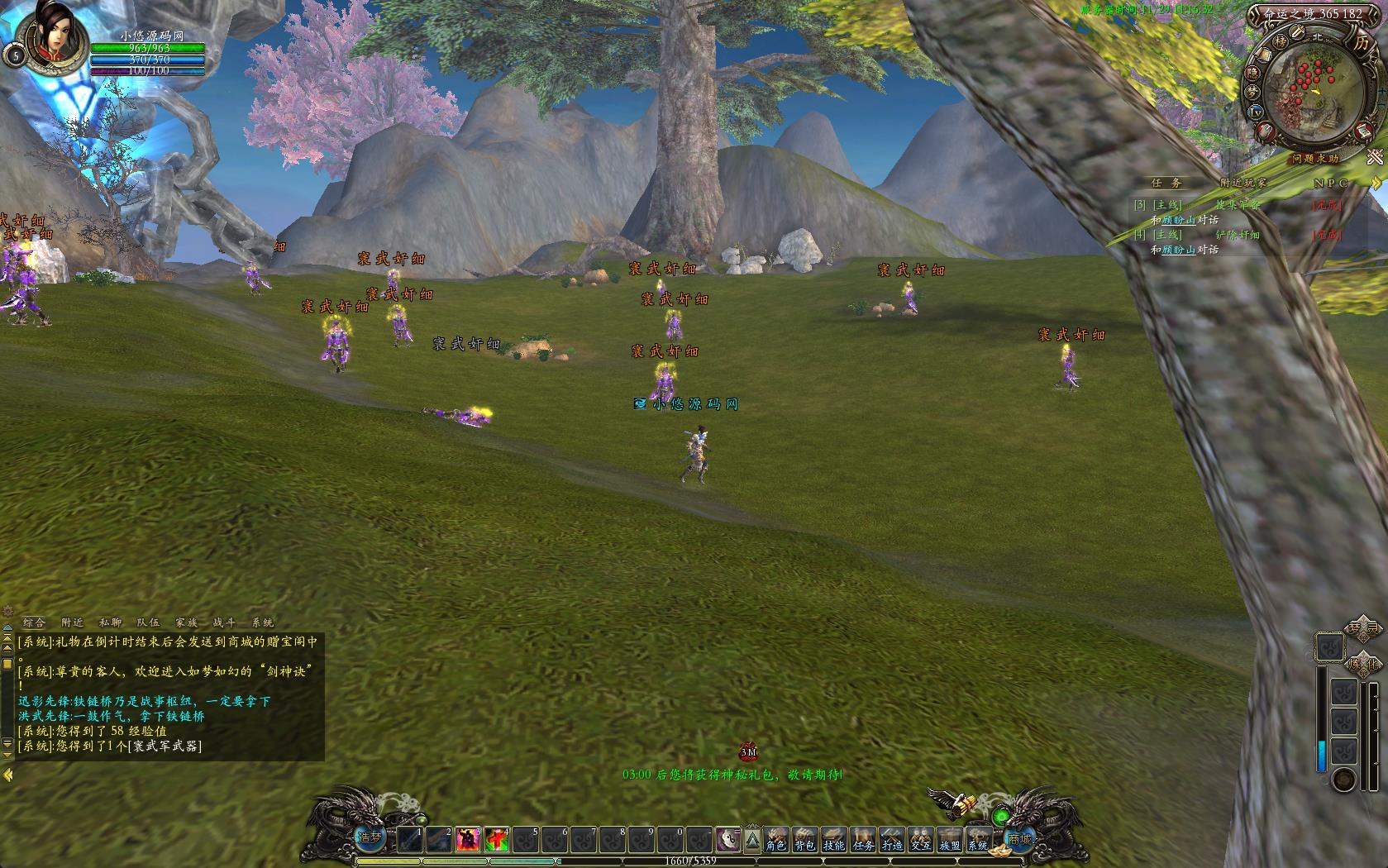
Task: Open the 打造 crafting menu
Action: click(x=892, y=839)
